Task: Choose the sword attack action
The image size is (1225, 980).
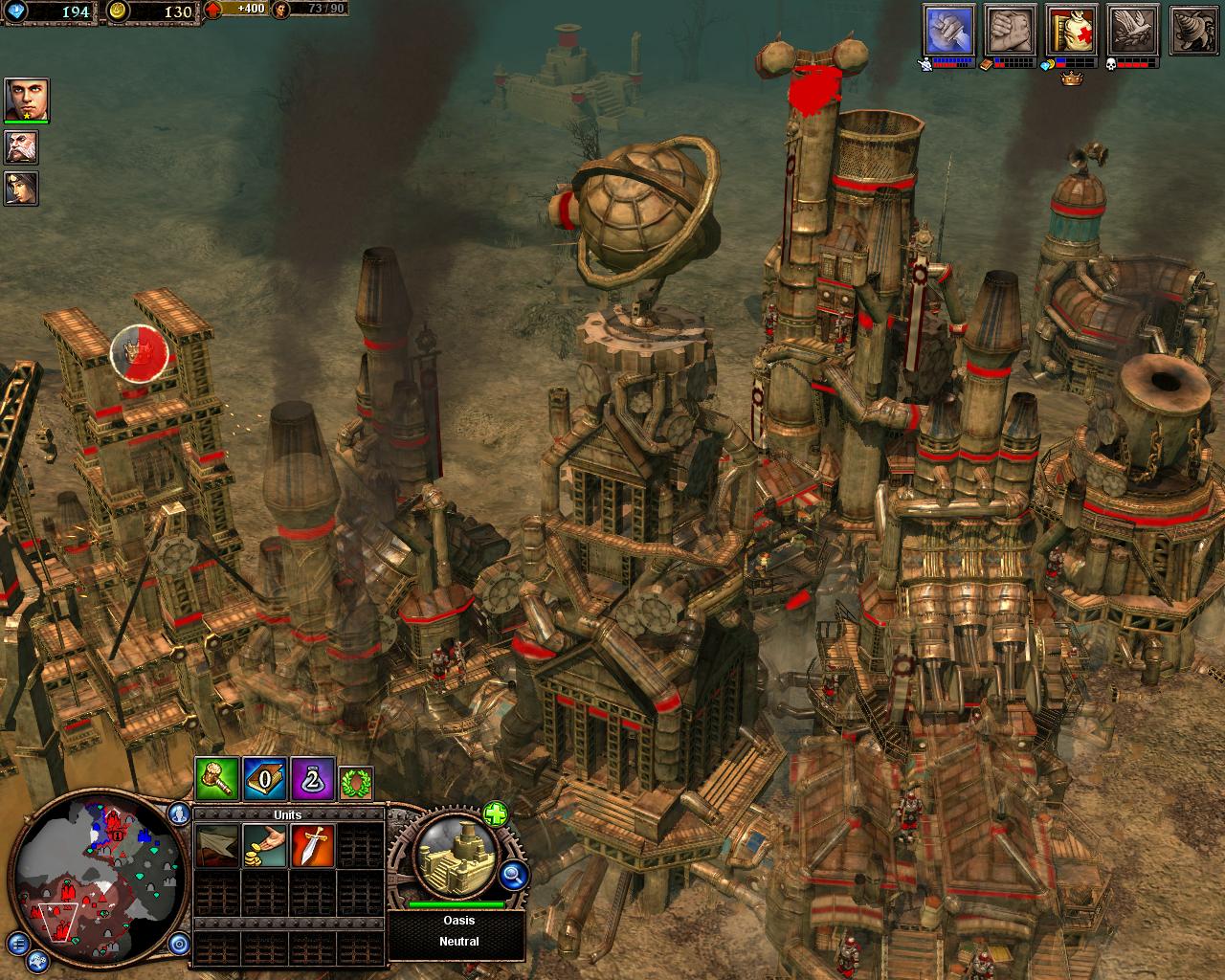Action: coord(312,847)
